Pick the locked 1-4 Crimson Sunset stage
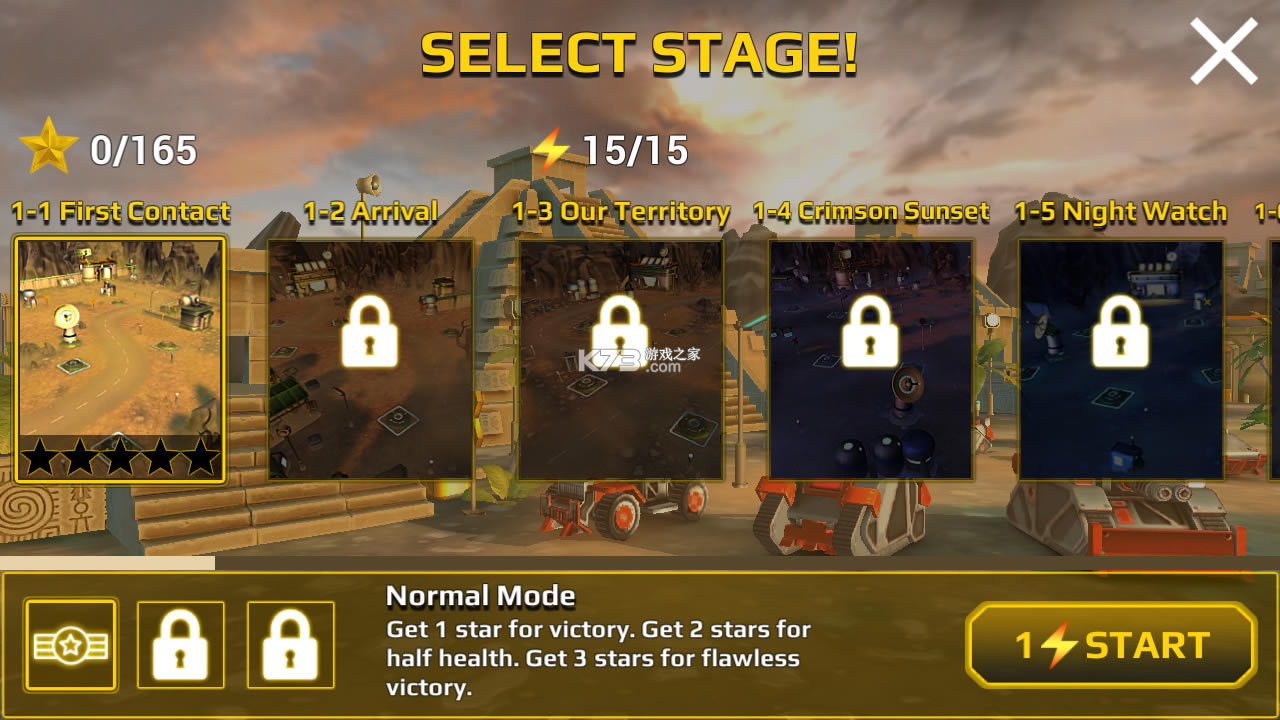Image resolution: width=1280 pixels, height=720 pixels. pos(870,358)
